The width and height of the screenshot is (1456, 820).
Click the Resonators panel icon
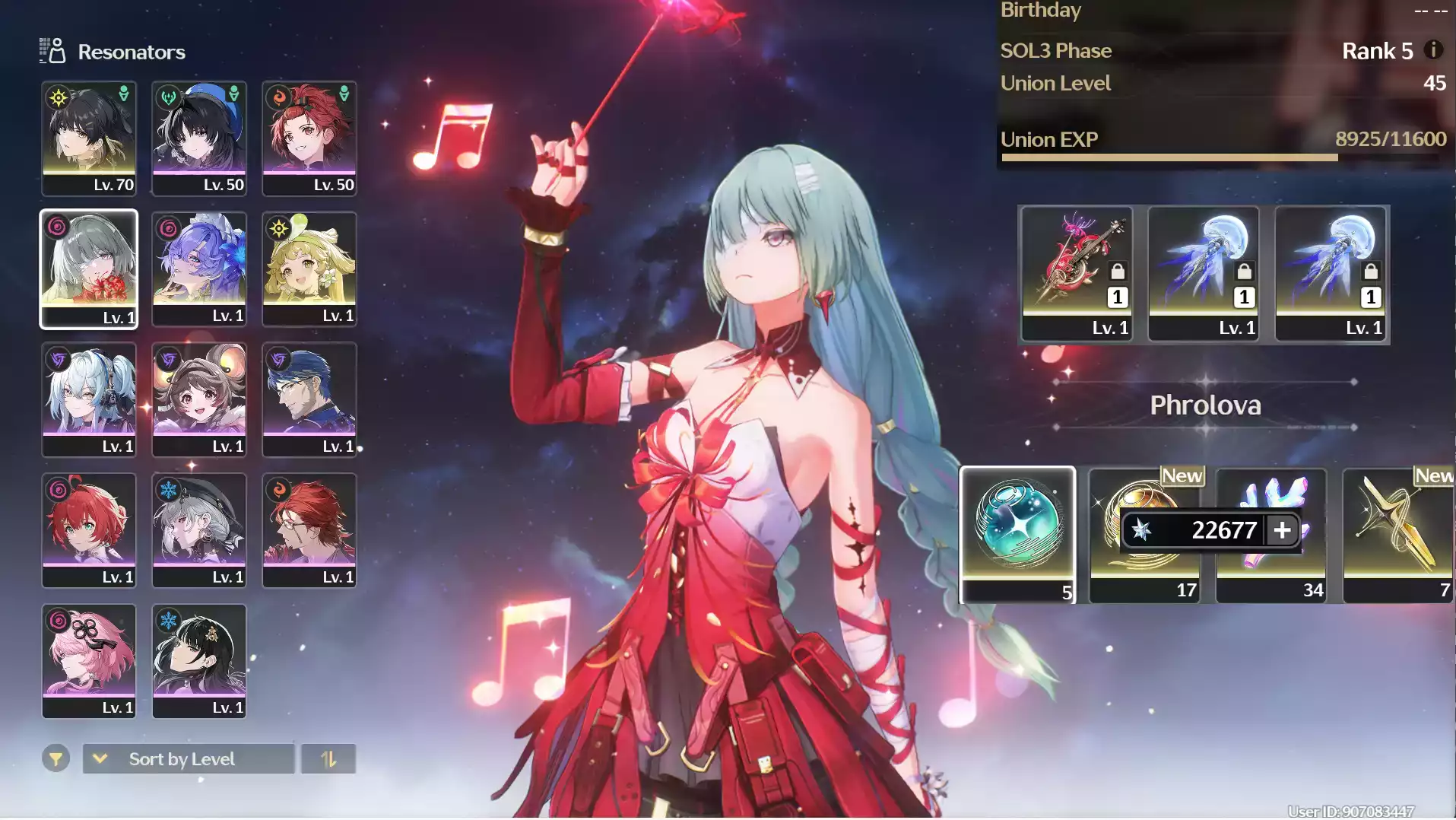pos(50,51)
